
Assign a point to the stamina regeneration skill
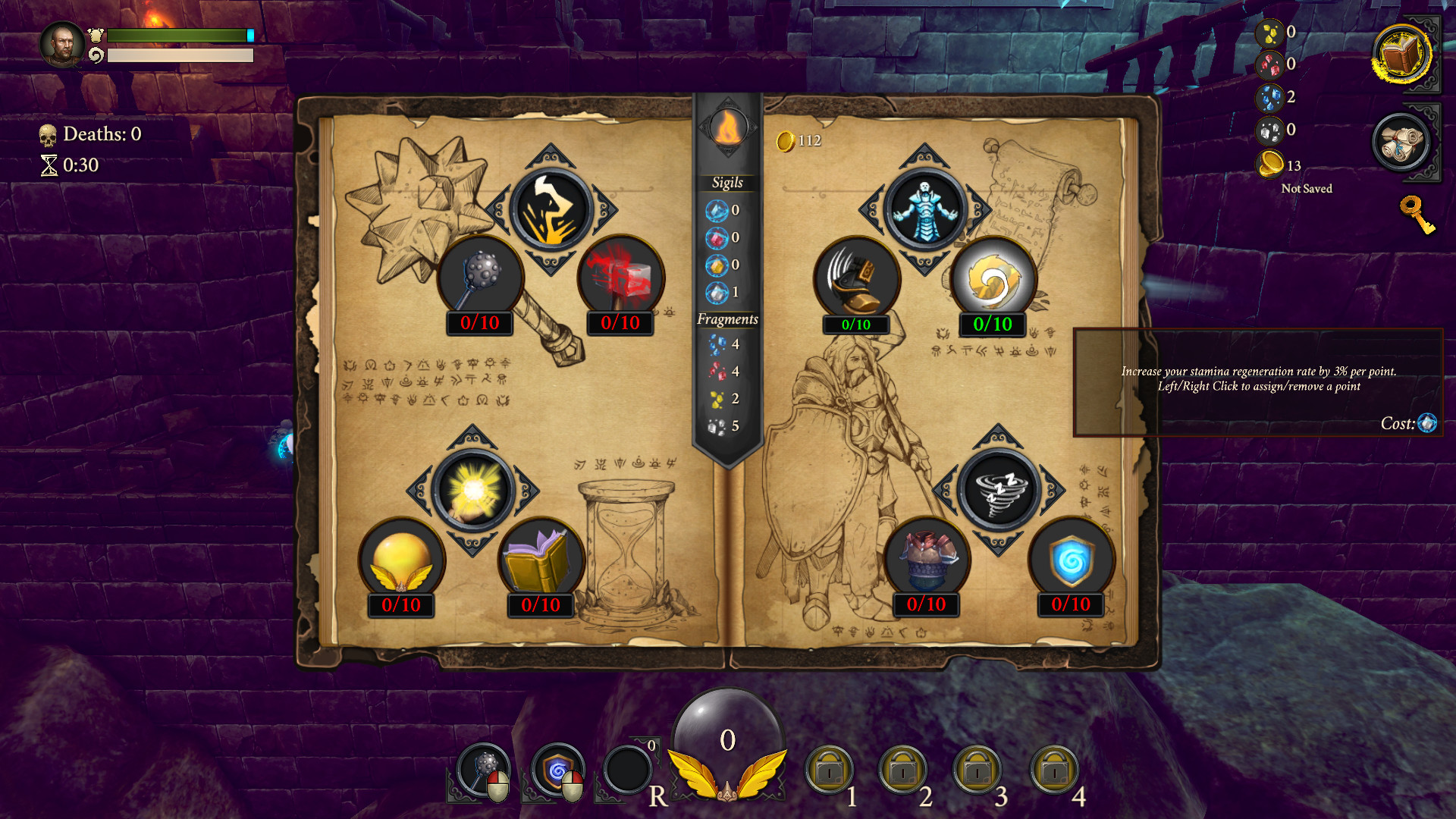993,280
